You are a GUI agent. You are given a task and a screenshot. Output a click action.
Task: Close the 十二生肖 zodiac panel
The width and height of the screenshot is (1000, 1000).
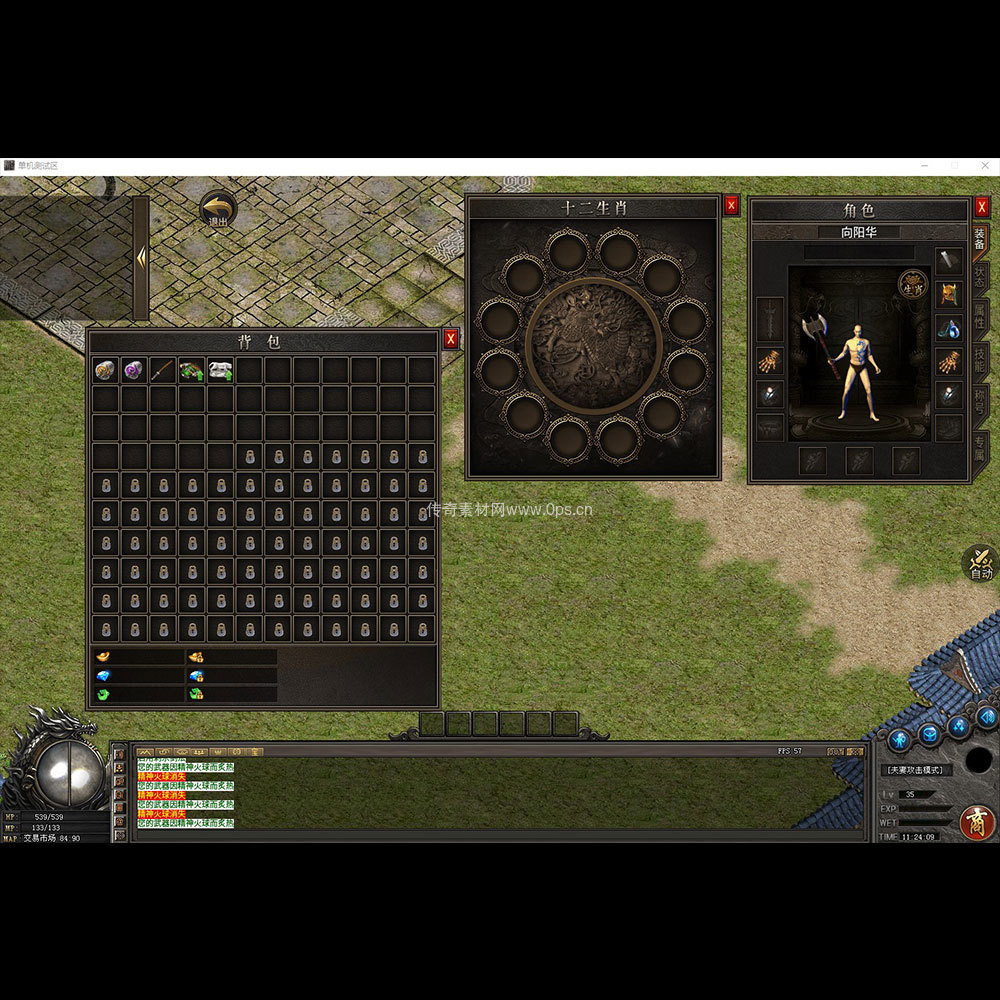tap(731, 205)
